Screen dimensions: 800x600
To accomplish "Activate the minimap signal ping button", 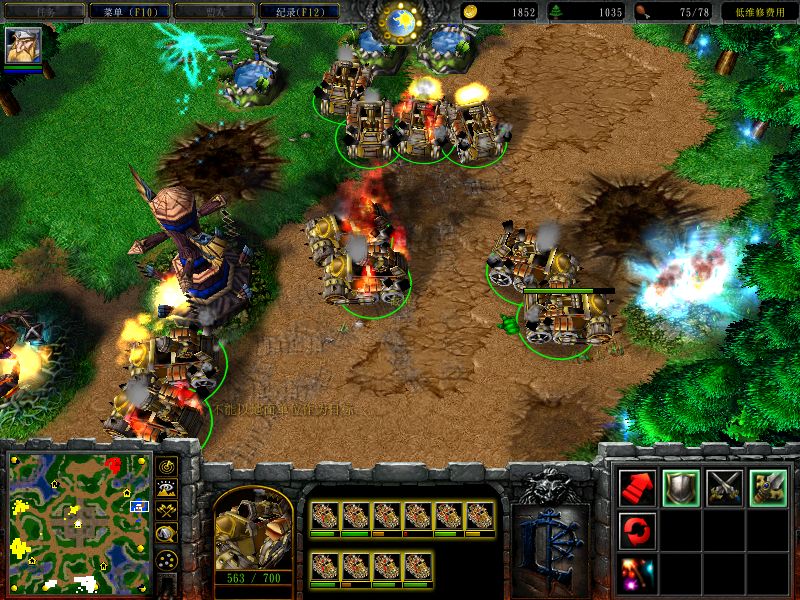I will click(x=167, y=466).
